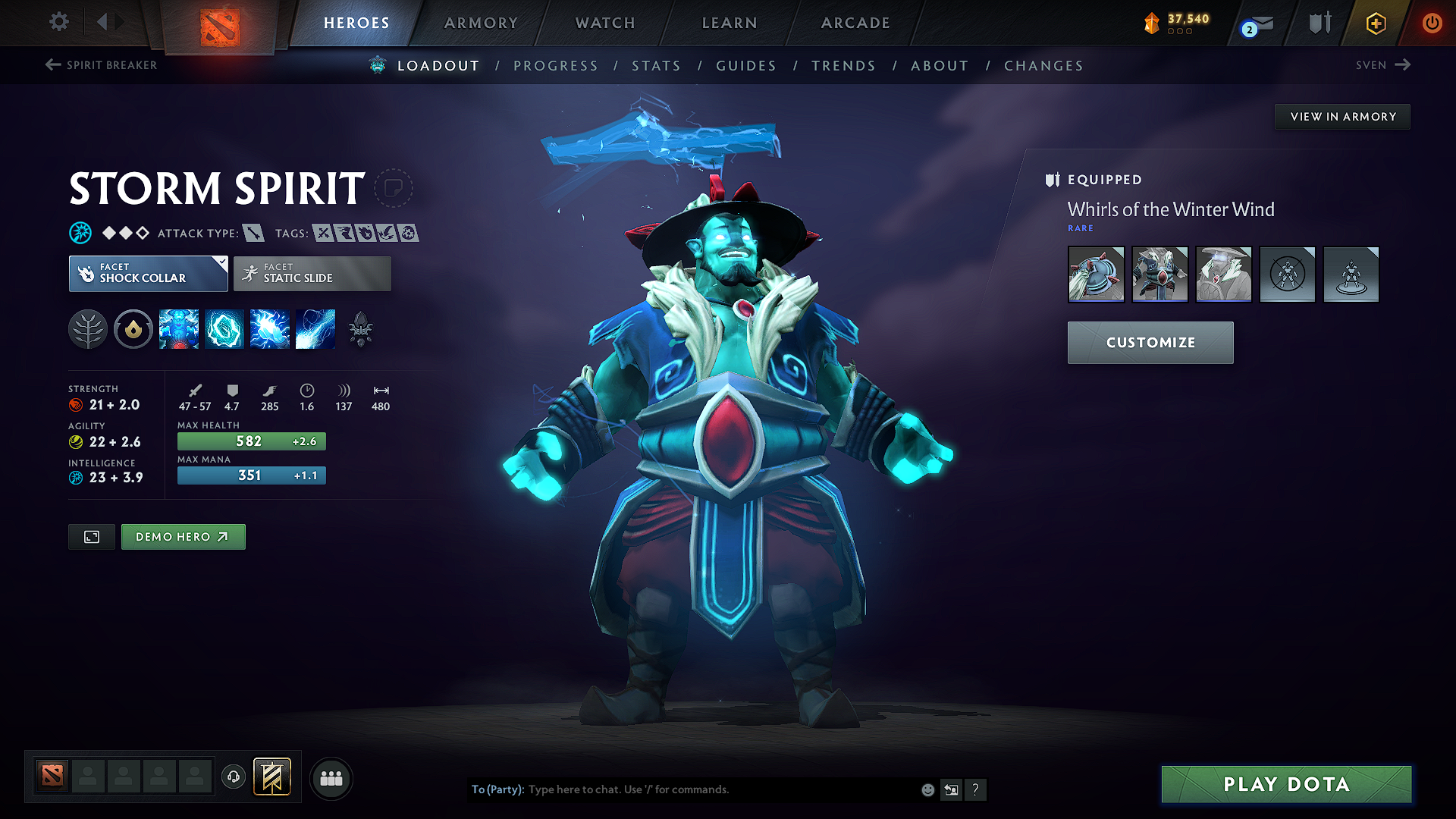
Task: Open the Shock Collar facet dropdown arrow
Action: pos(221,262)
